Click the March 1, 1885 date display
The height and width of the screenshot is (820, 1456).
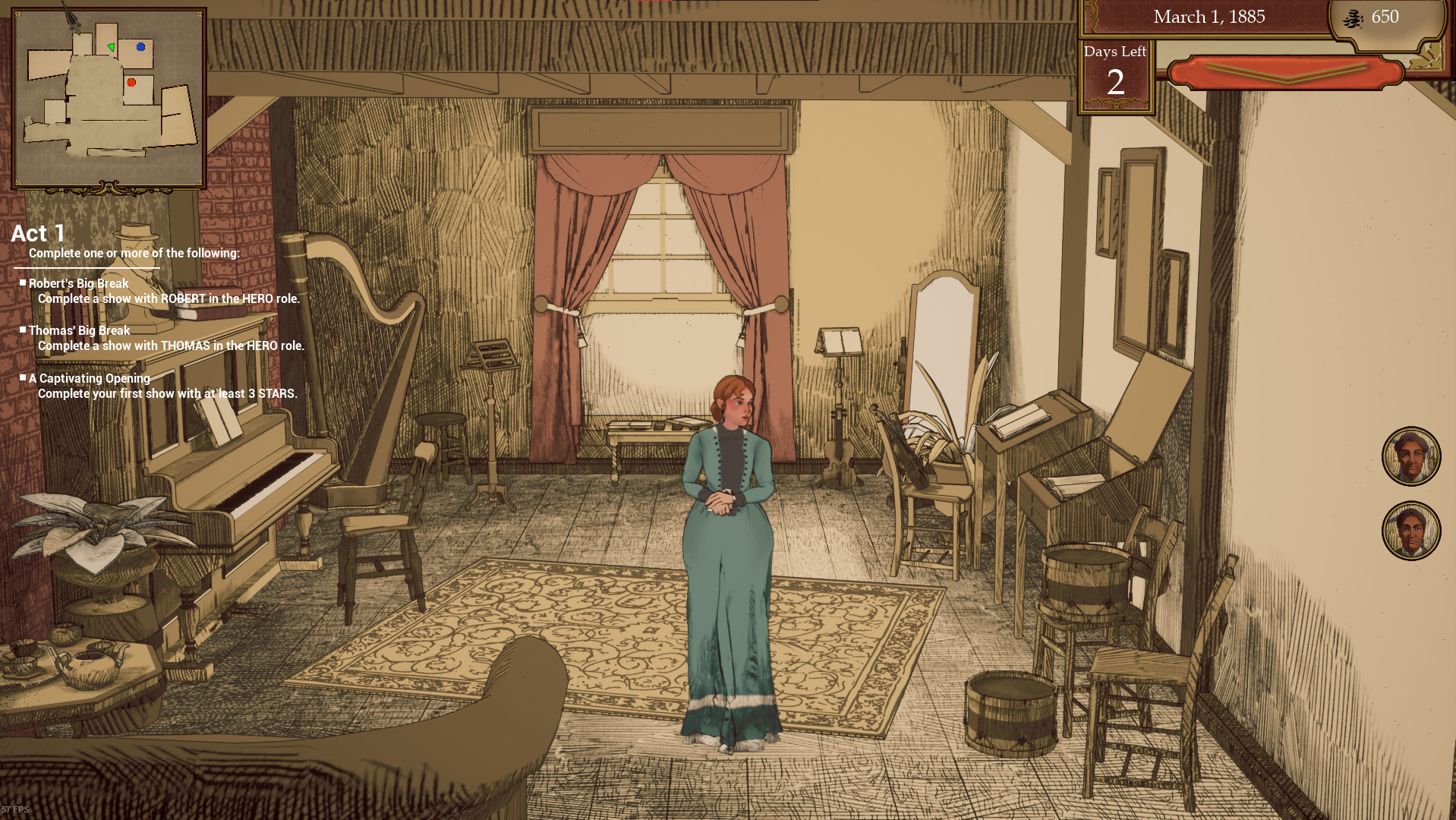click(x=1209, y=17)
